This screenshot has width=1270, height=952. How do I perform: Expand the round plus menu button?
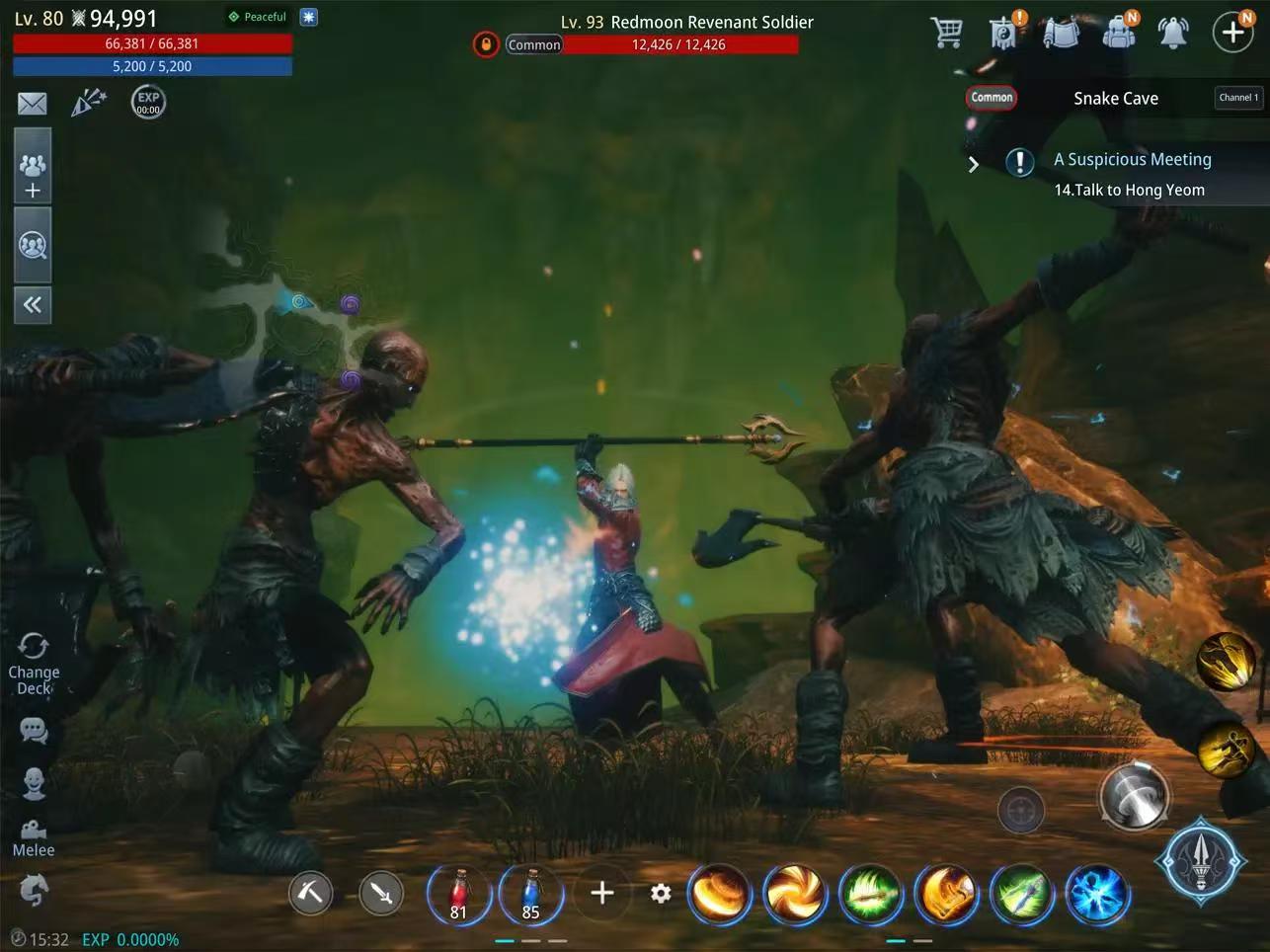coord(1232,33)
